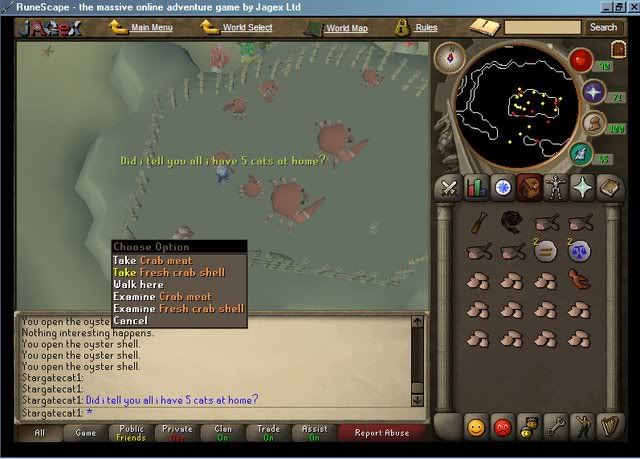Screen dimensions: 640x459
Task: Open World Select
Action: (x=246, y=28)
